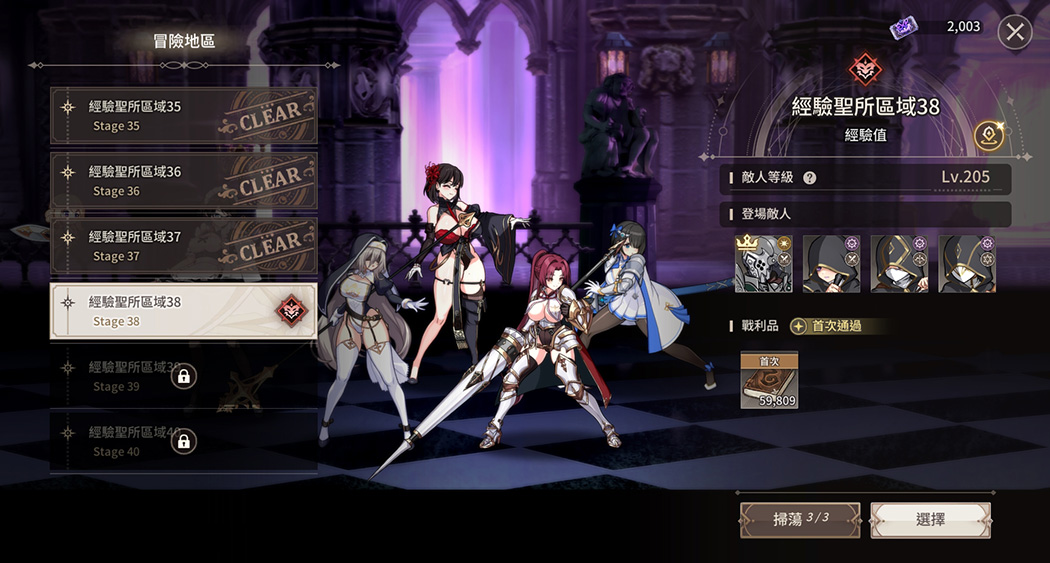The image size is (1050, 563).
Task: View the first-clear book reward item
Action: coord(769,380)
